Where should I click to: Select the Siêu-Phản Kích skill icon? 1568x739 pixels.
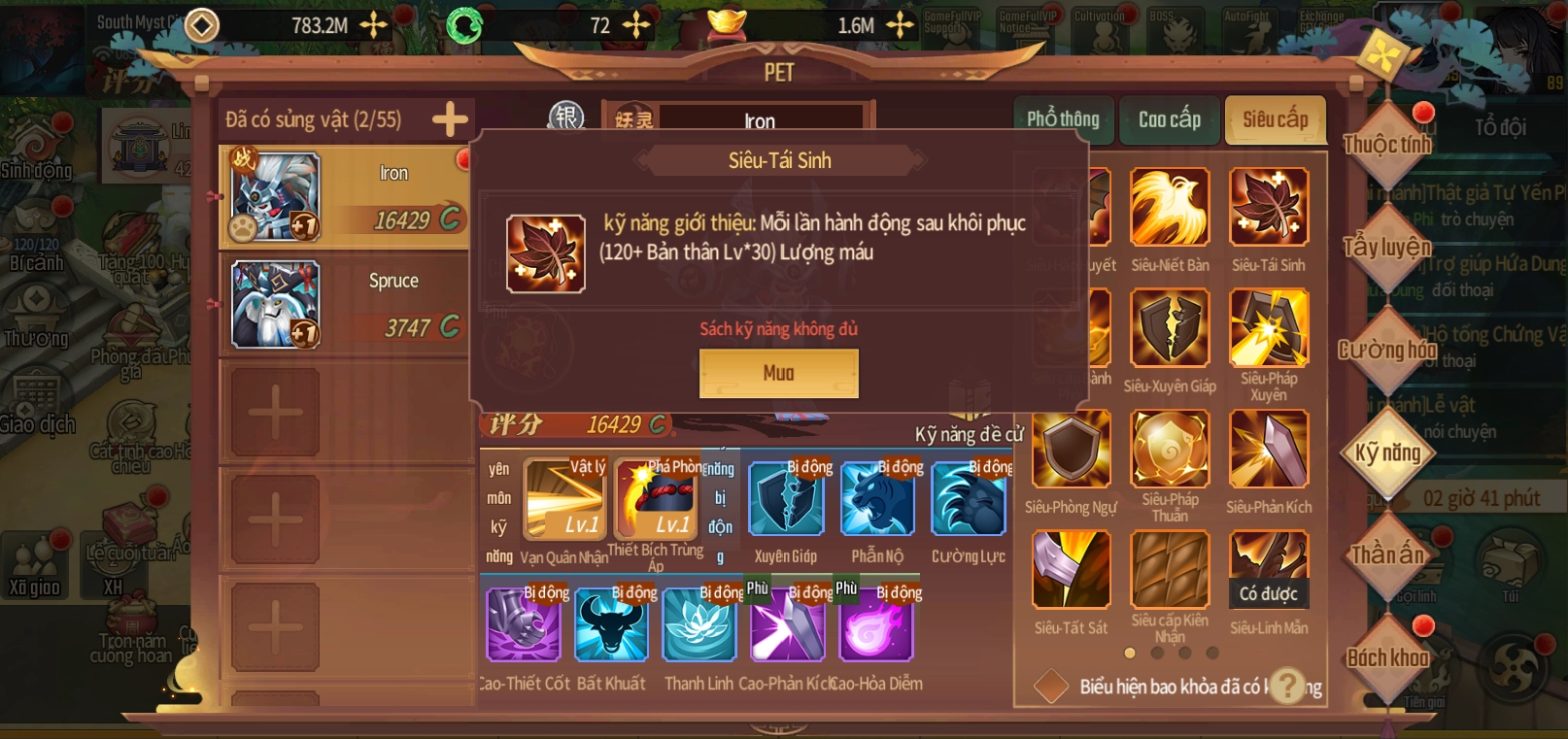[x=1269, y=449]
